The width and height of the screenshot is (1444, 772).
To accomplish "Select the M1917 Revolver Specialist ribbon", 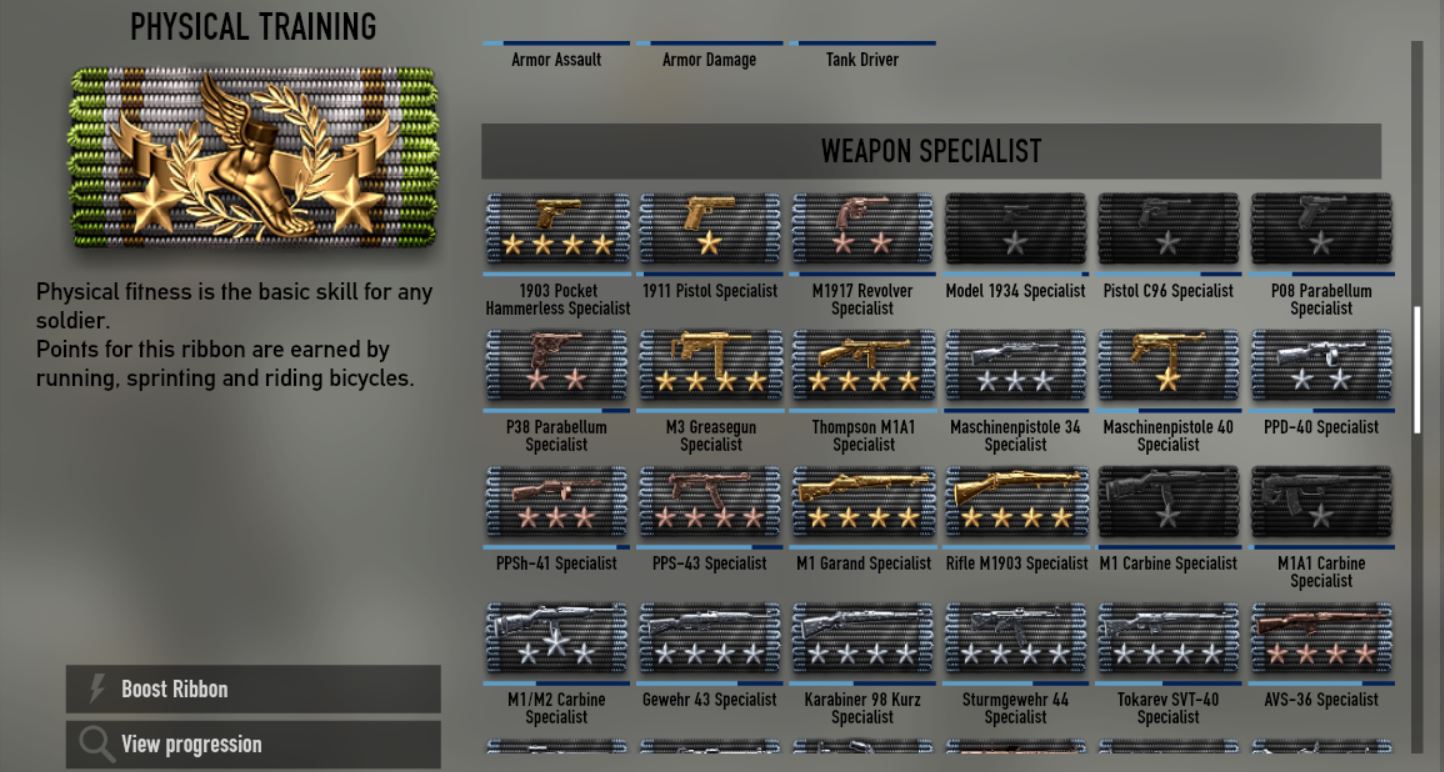I will point(863,230).
